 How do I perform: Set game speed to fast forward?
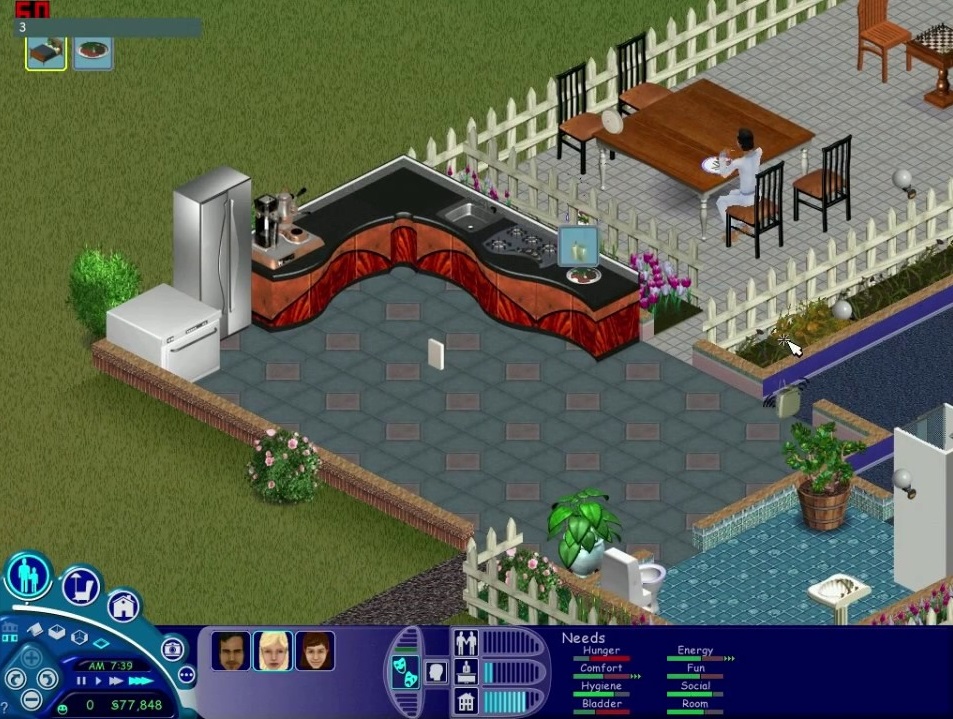(115, 681)
